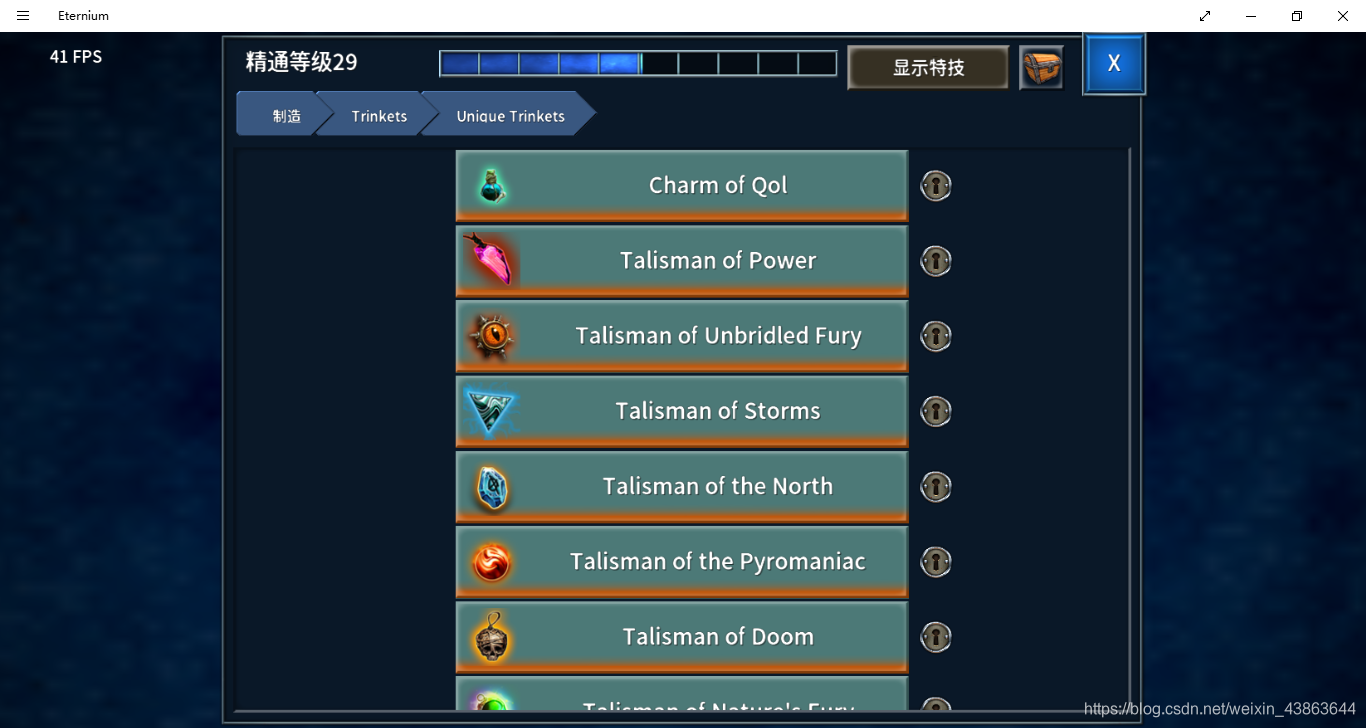Open the treasure chest icon
This screenshot has width=1366, height=728.
click(x=1041, y=68)
